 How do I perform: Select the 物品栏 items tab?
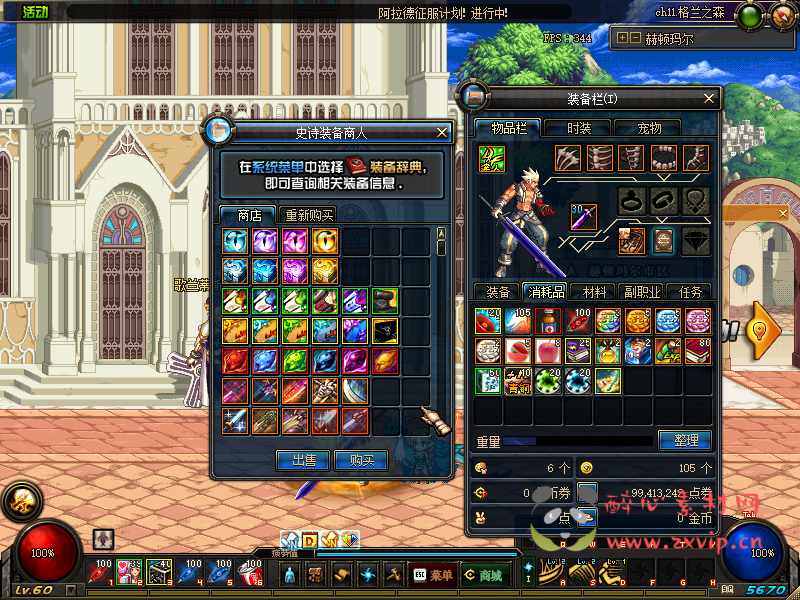pyautogui.click(x=507, y=128)
